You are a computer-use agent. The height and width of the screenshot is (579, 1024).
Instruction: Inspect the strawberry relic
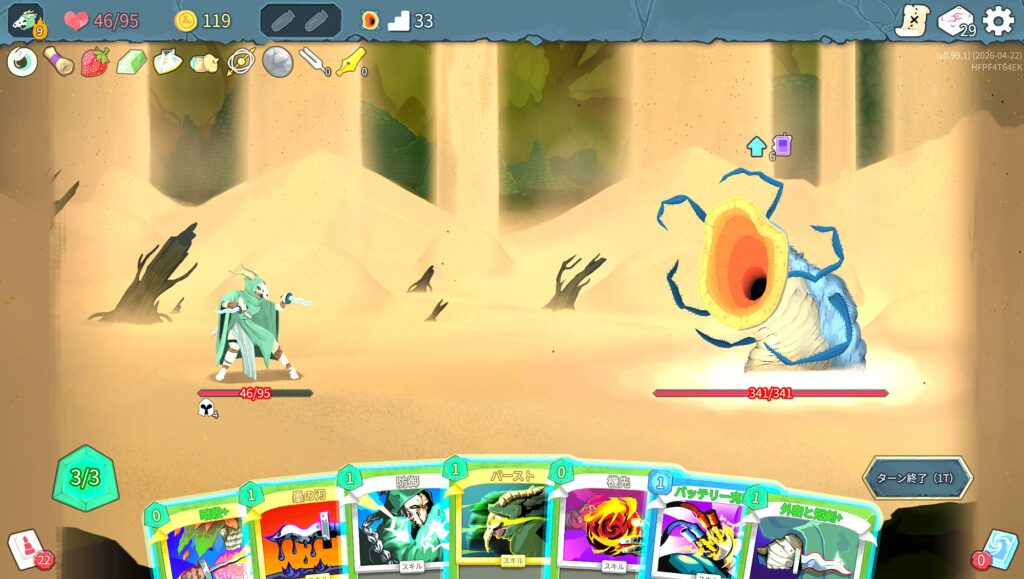[95, 62]
